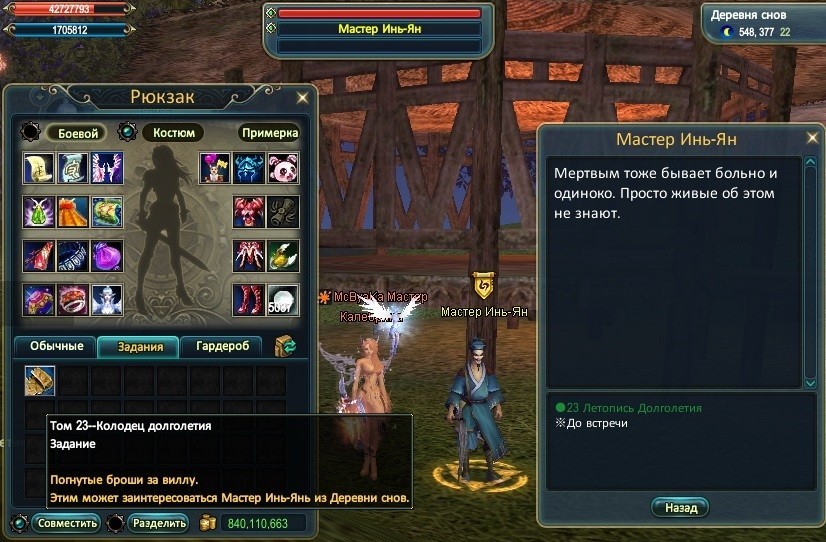Click the Совместить button
This screenshot has height=542, width=826.
[x=66, y=523]
